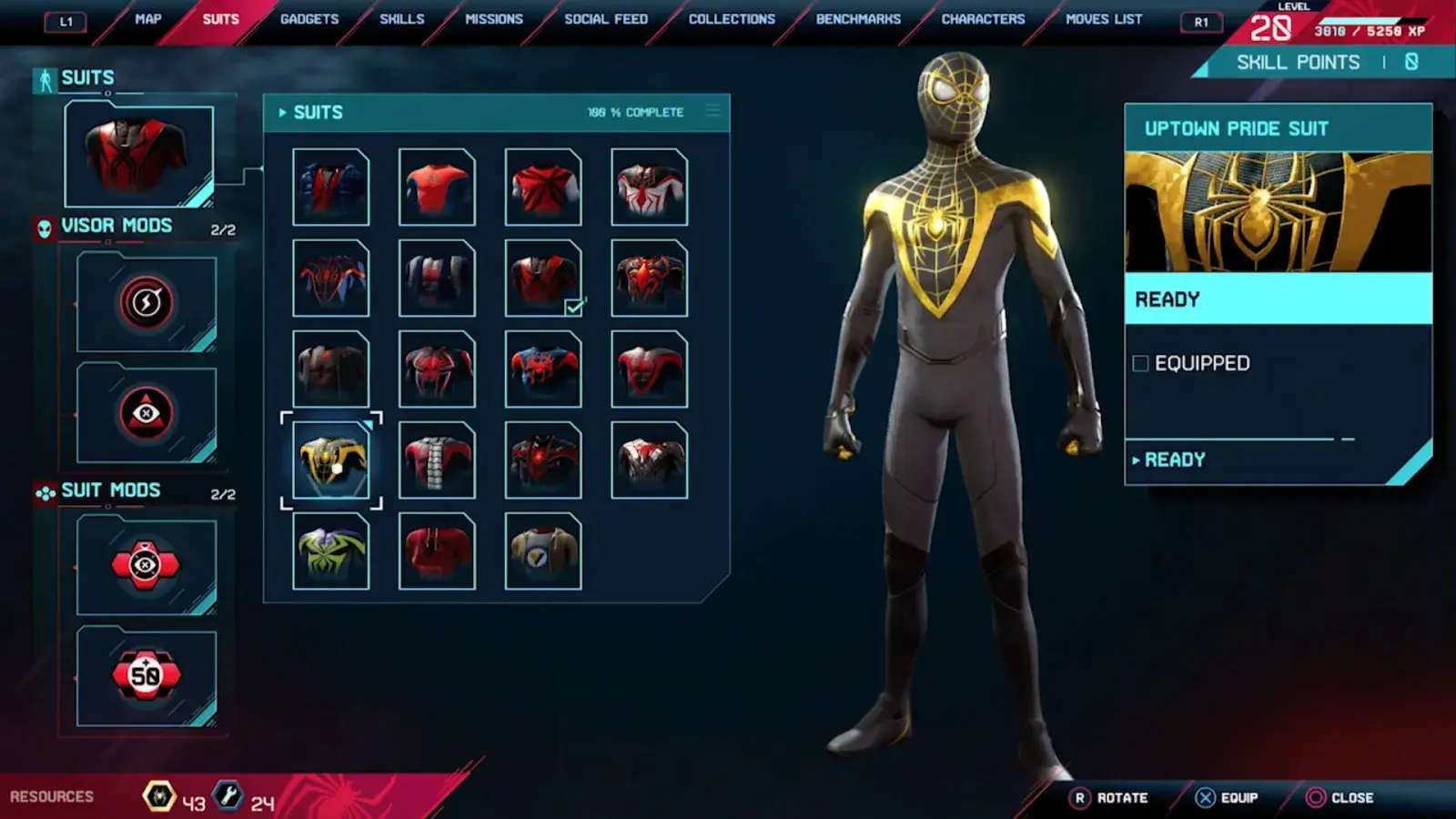1456x819 pixels.
Task: Open the Collections tab
Action: pos(732,19)
